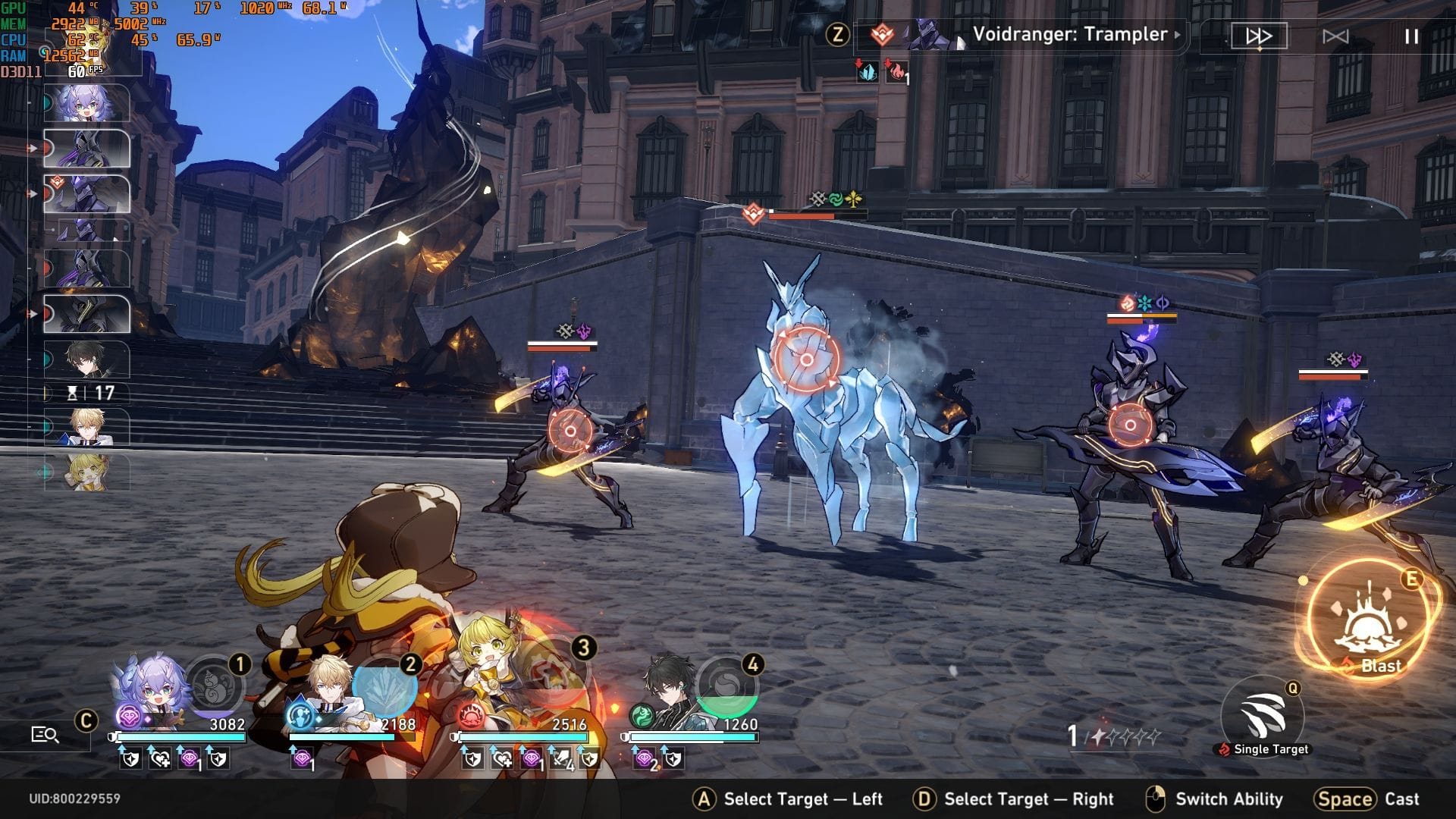Click the fire debuff icon under Voidranger: Trampler
The height and width of the screenshot is (819, 1456).
tap(896, 73)
